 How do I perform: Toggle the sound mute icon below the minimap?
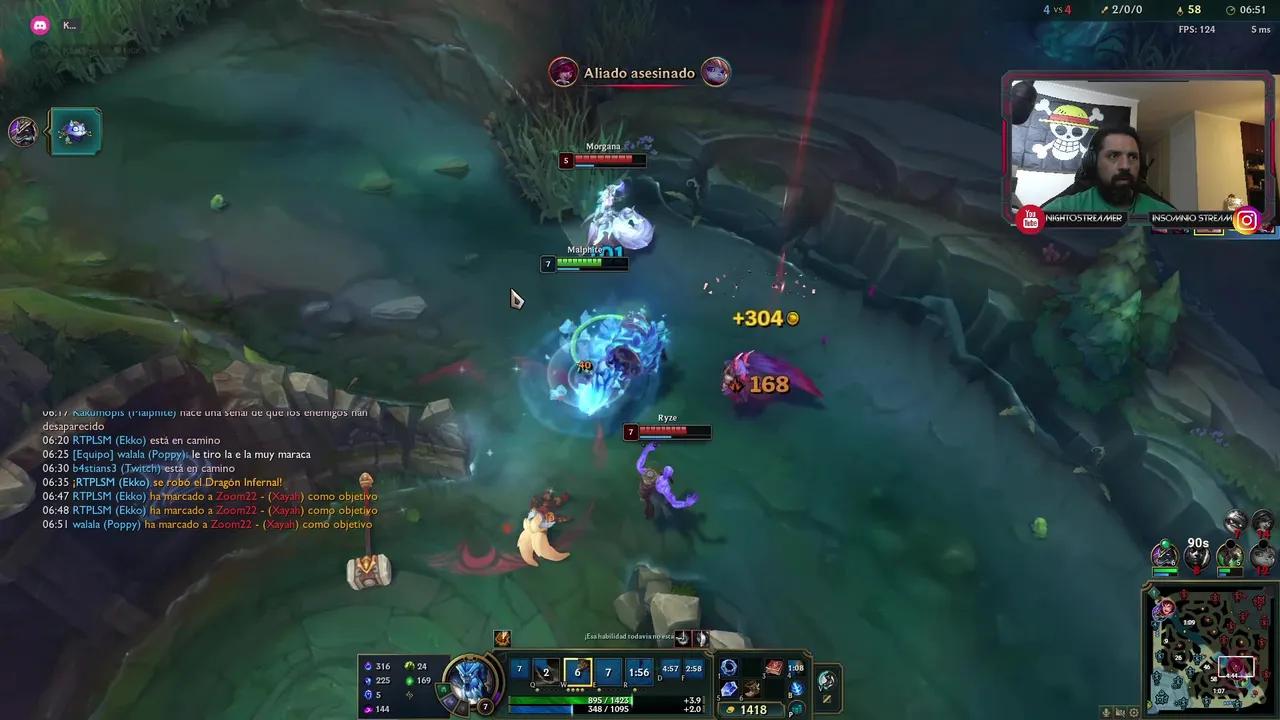pos(1120,712)
